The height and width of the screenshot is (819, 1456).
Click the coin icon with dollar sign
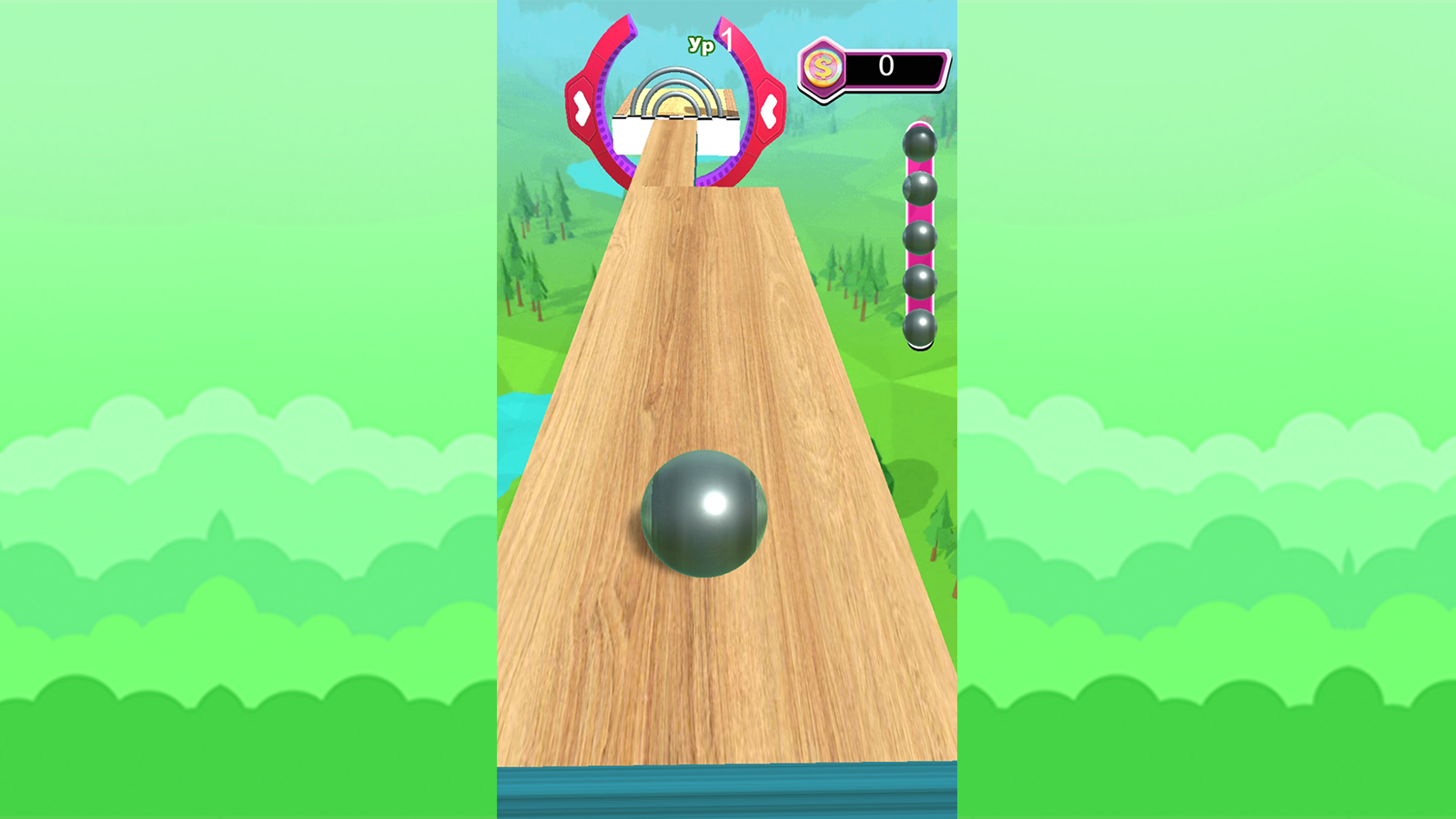coord(822,66)
